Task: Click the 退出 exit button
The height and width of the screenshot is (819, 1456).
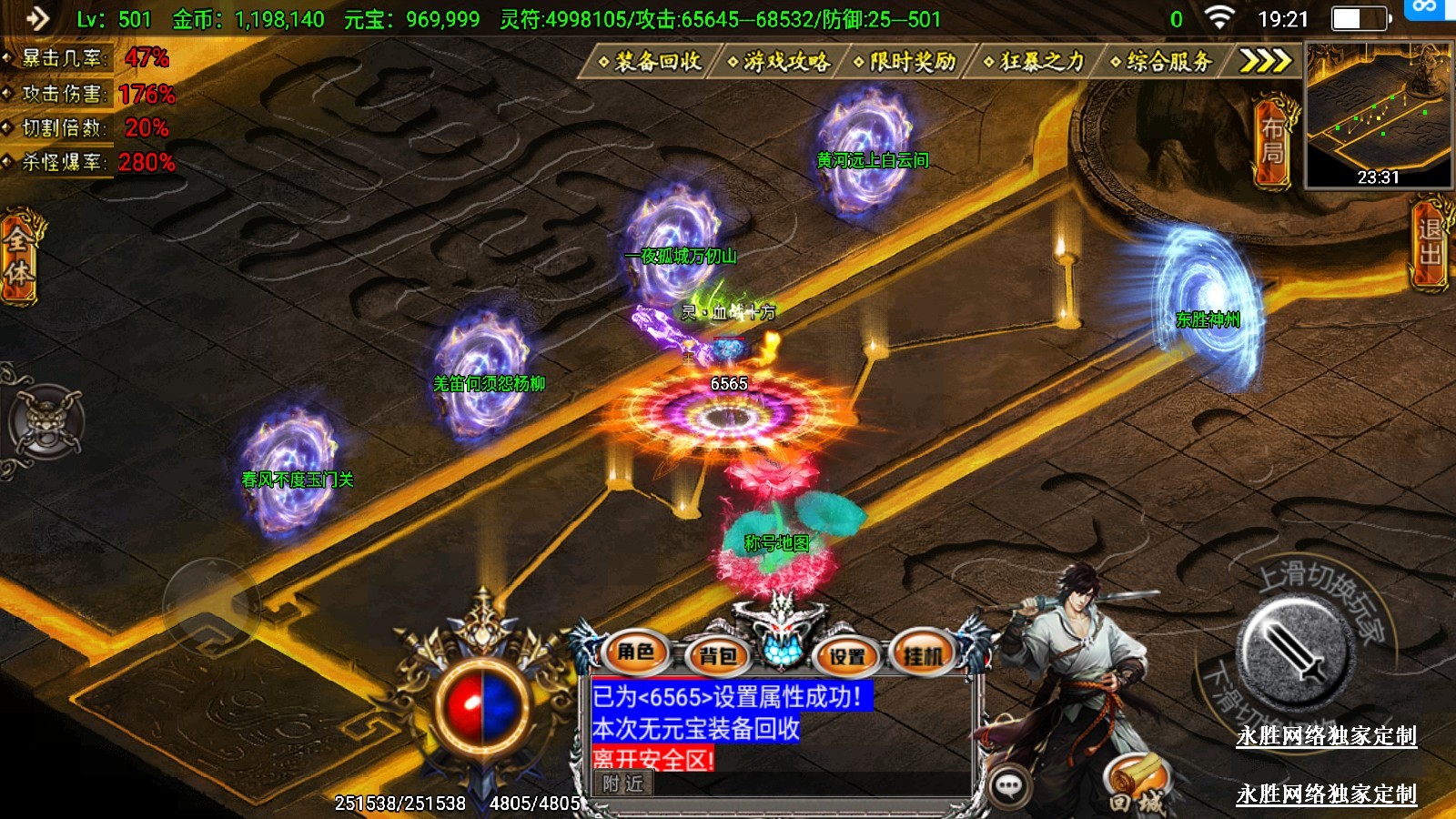Action: pos(1431,242)
